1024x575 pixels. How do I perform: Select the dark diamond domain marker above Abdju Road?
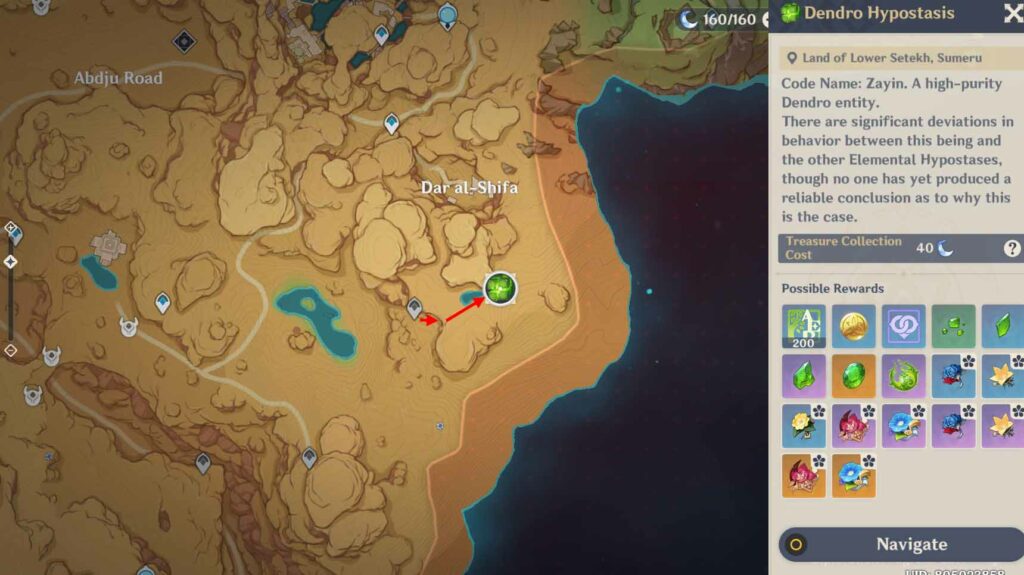pyautogui.click(x=183, y=41)
